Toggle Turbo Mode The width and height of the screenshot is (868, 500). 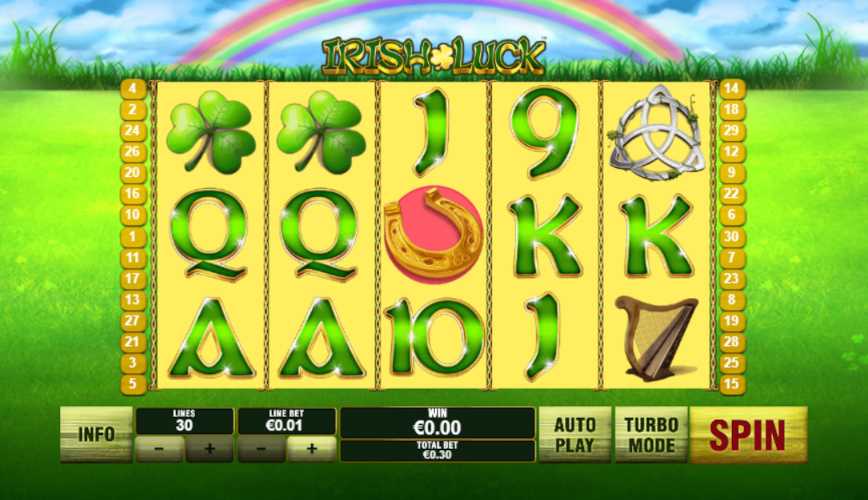pyautogui.click(x=651, y=433)
